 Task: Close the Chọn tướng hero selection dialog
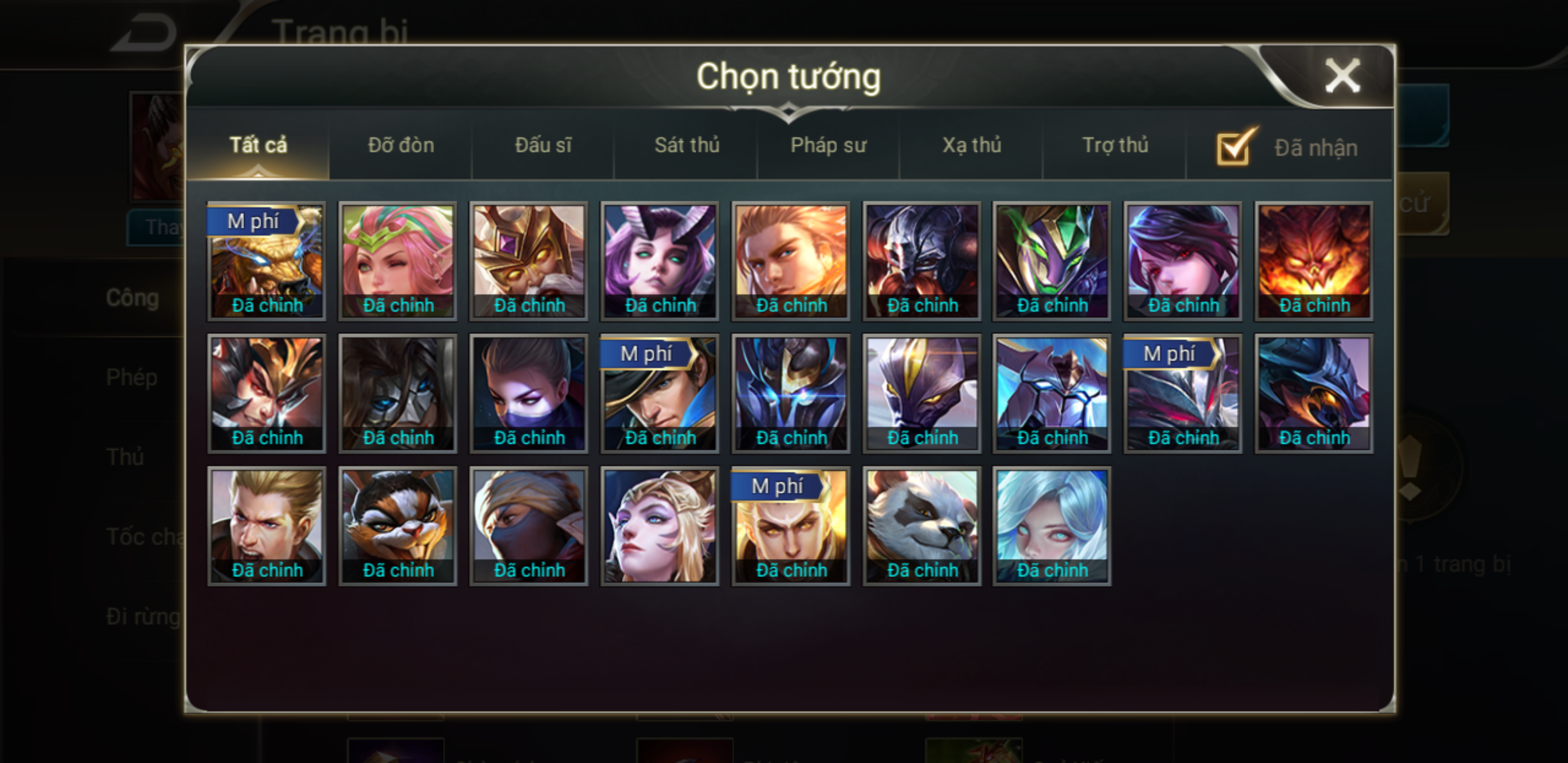click(x=1342, y=76)
